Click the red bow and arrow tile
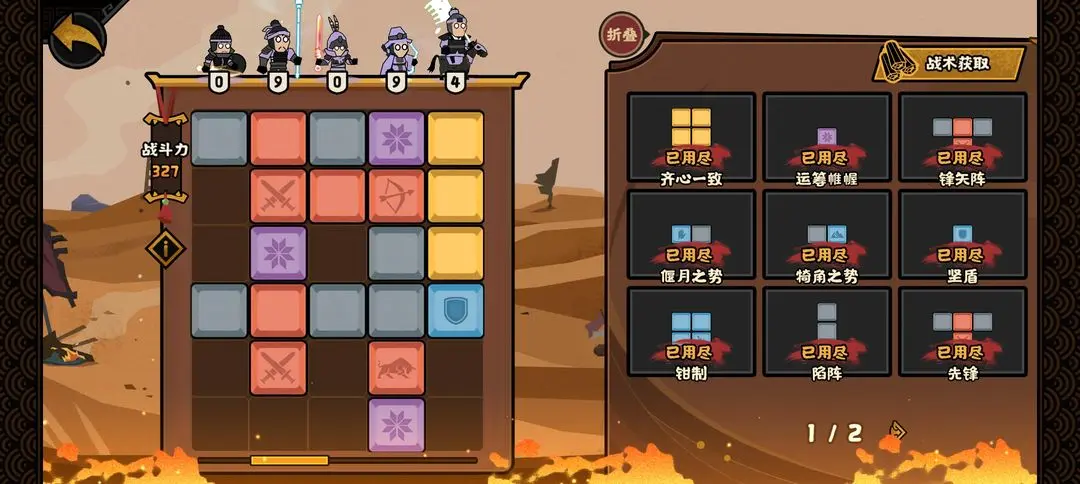 click(396, 196)
